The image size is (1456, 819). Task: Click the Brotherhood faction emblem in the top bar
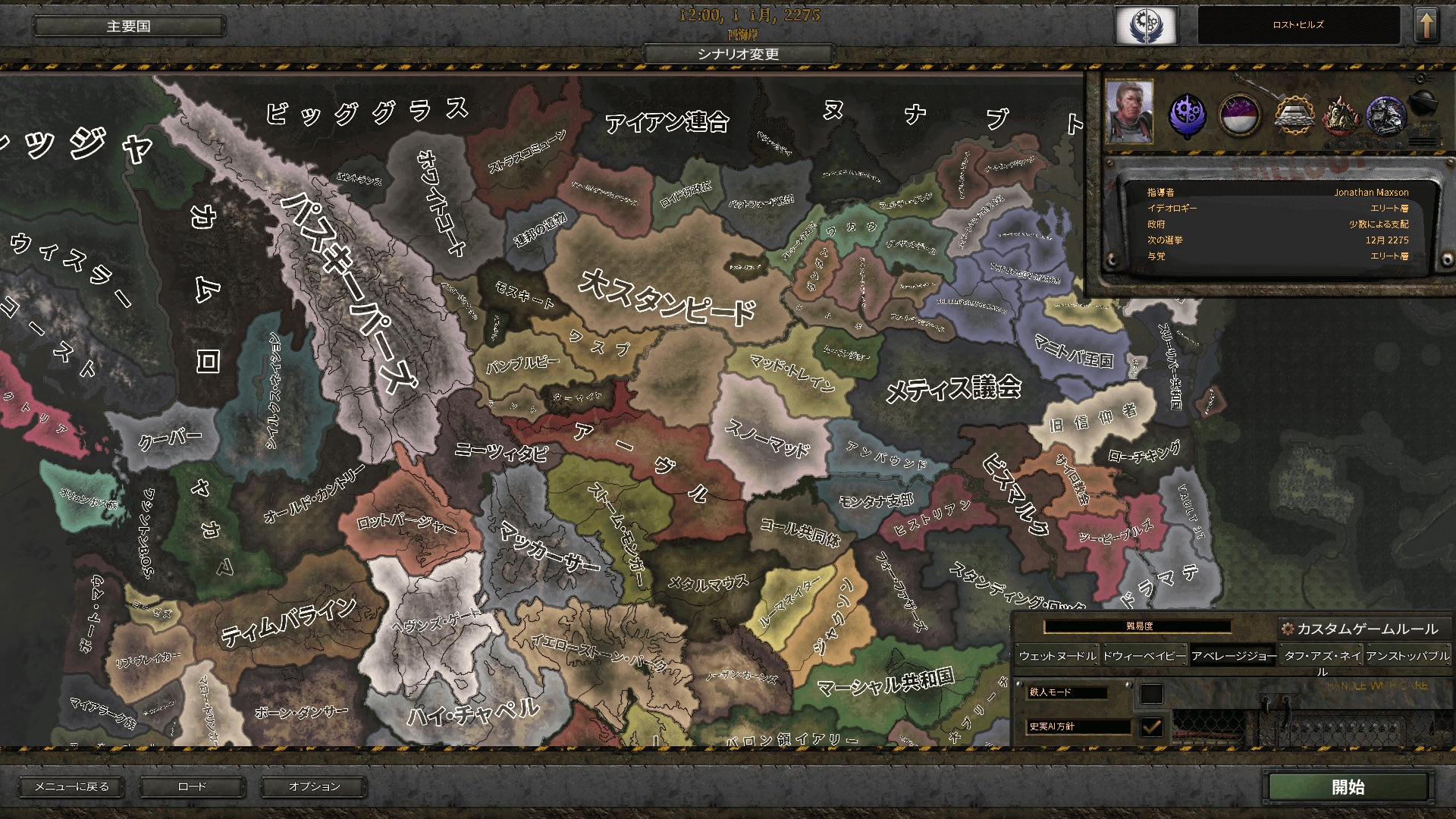pyautogui.click(x=1145, y=25)
